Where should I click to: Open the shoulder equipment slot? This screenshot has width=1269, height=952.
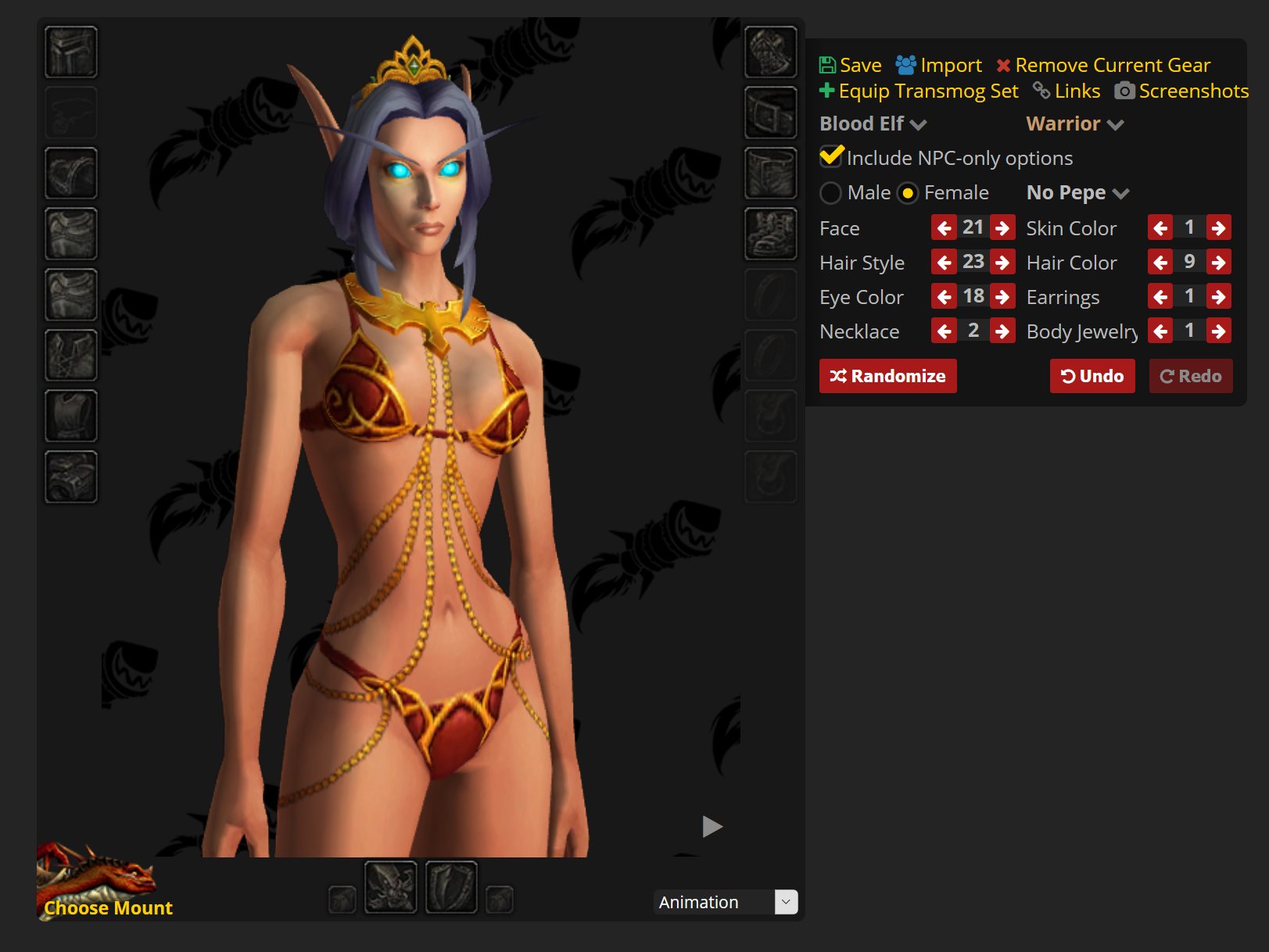point(70,172)
